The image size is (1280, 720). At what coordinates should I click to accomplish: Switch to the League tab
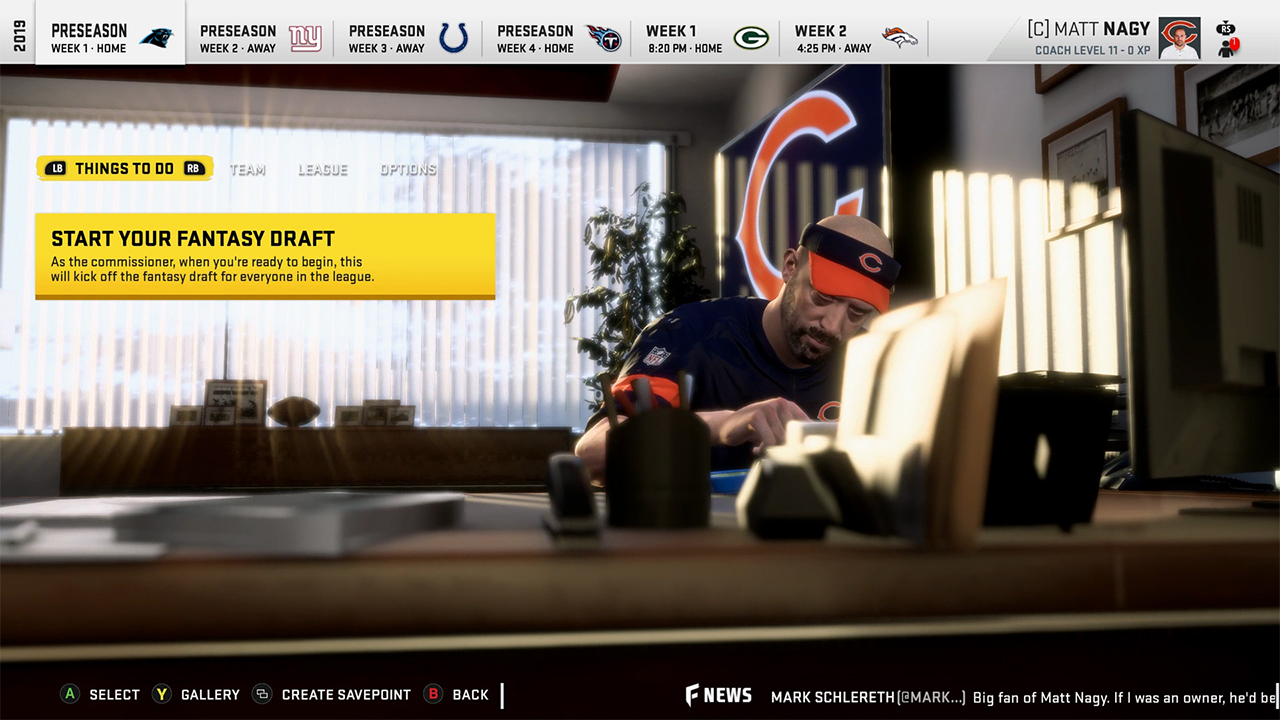pyautogui.click(x=322, y=169)
